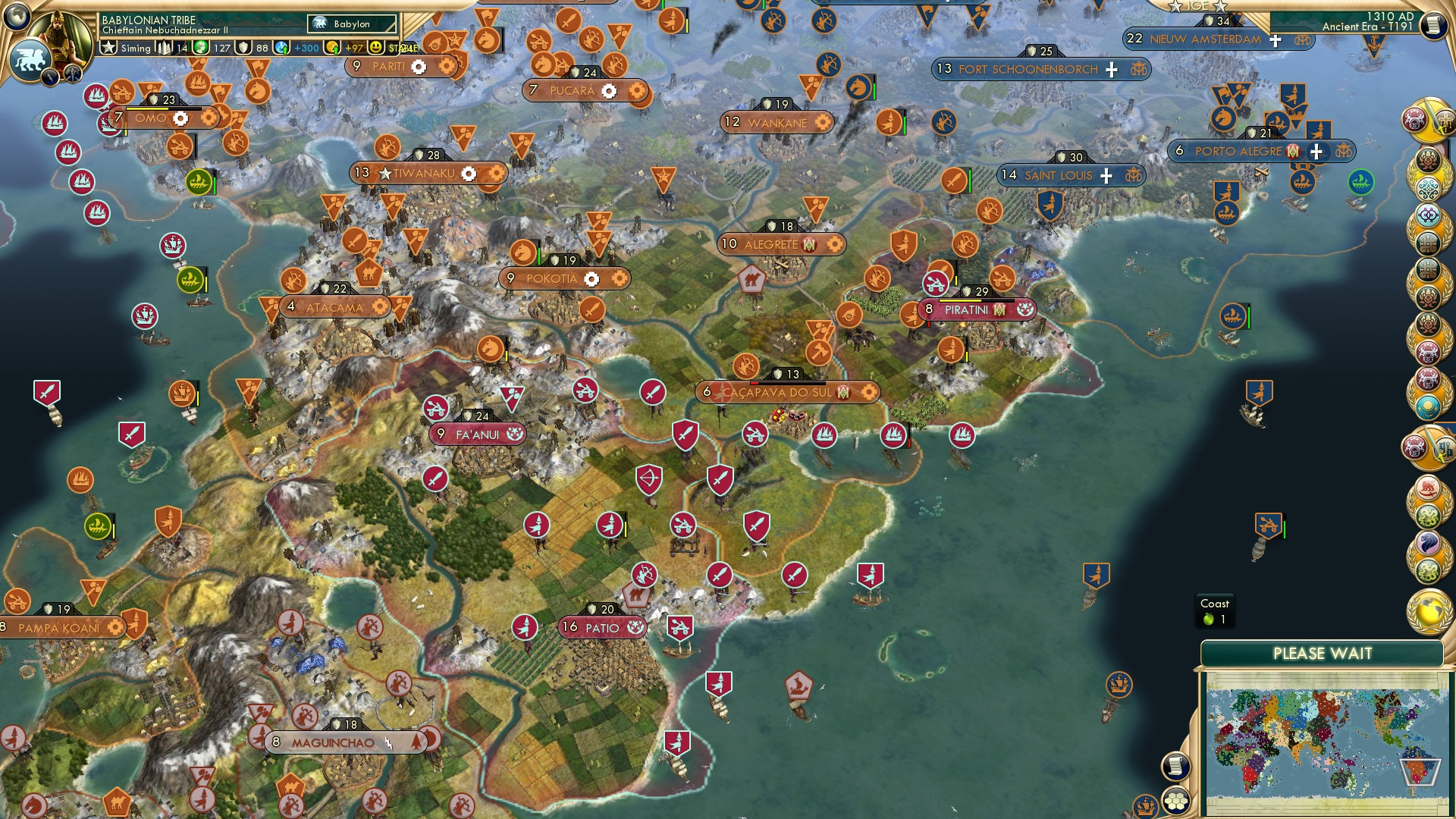Viewport: 1456px width, 819px height.
Task: Open Piratini's production via its gear icon
Action: point(1027,309)
